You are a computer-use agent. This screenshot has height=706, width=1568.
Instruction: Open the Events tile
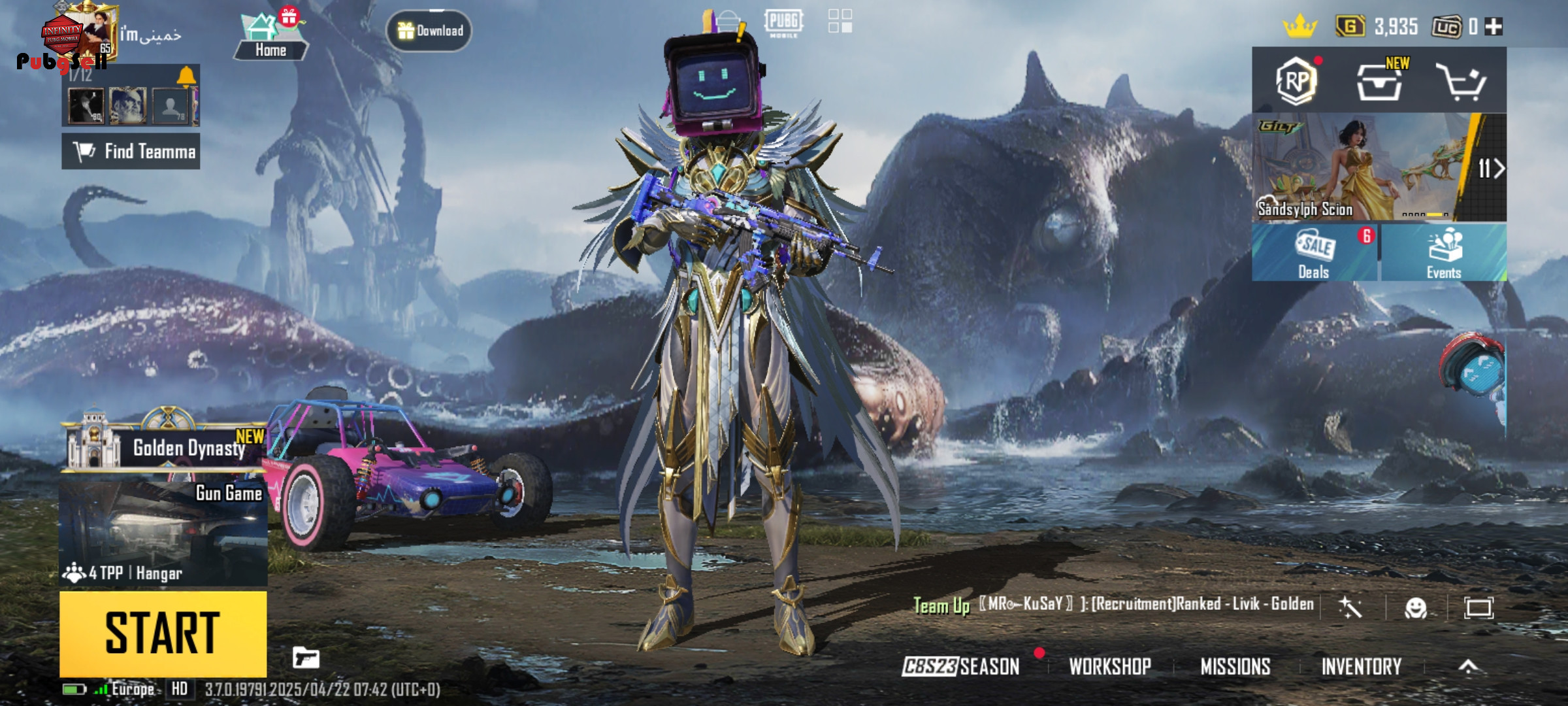1444,253
